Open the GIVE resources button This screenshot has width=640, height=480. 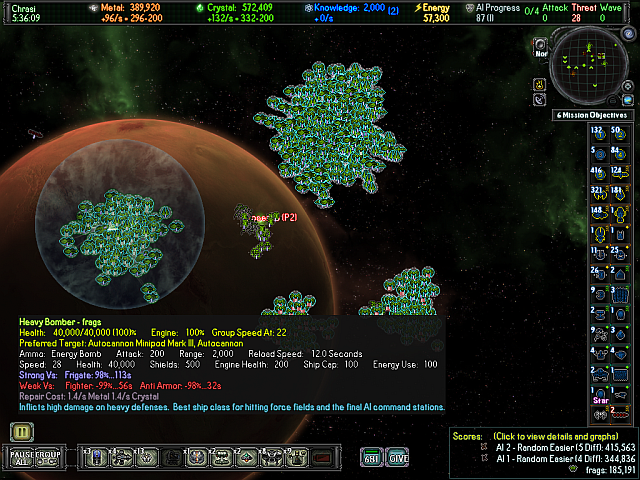(x=398, y=457)
